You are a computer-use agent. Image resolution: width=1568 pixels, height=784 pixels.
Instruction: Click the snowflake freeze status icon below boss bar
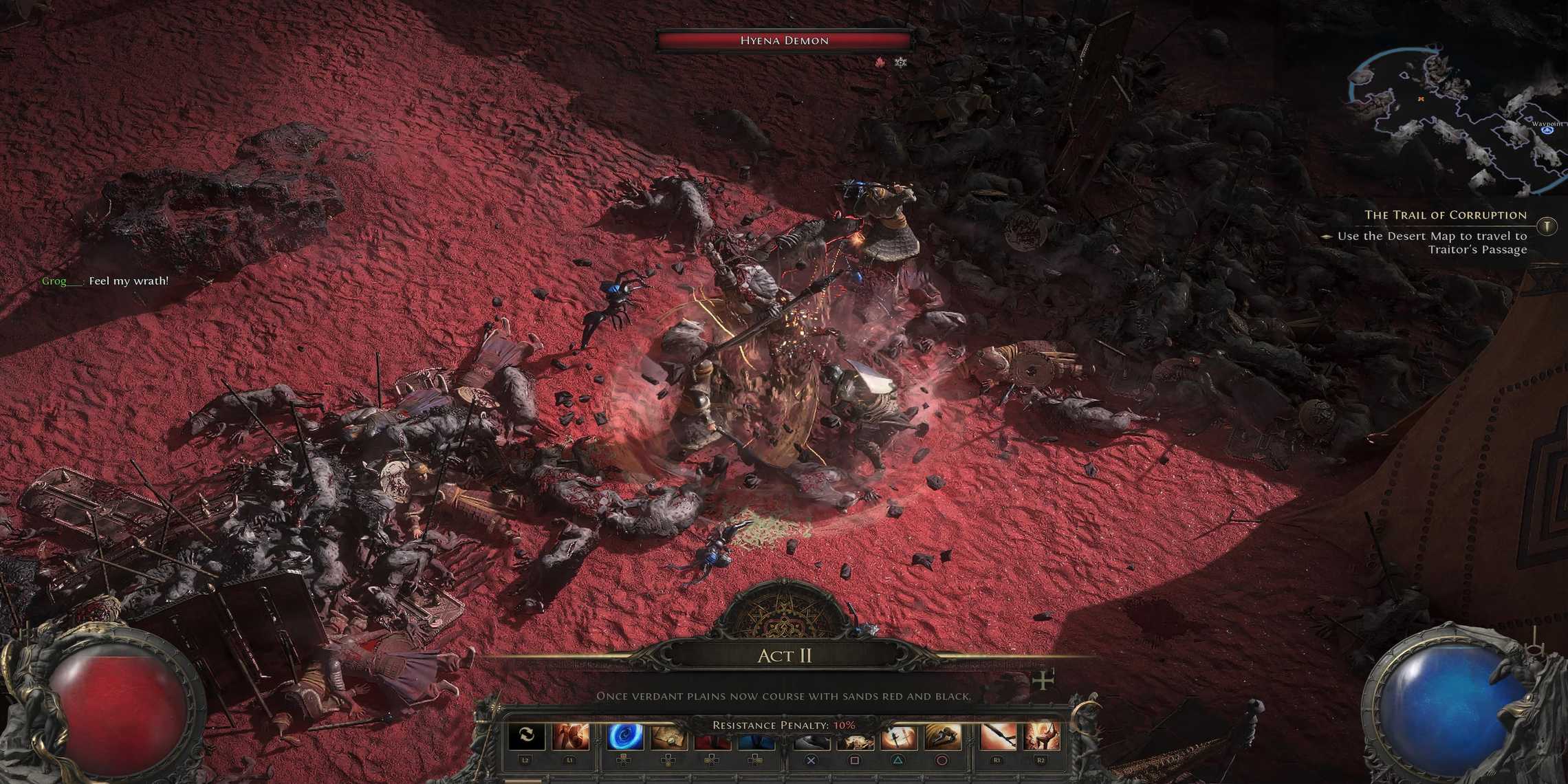click(x=901, y=62)
